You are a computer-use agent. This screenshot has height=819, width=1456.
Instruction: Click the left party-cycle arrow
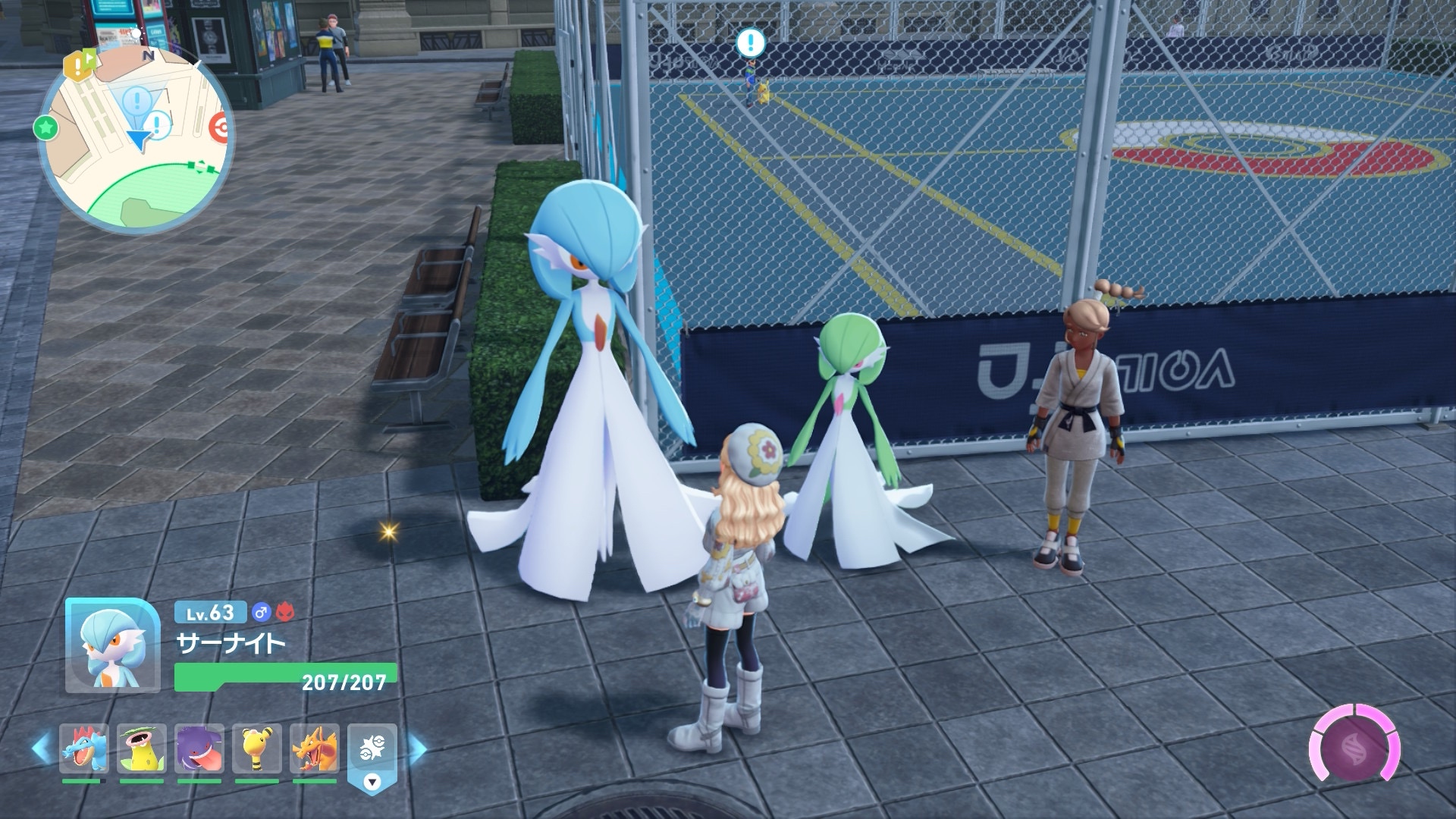(x=41, y=749)
